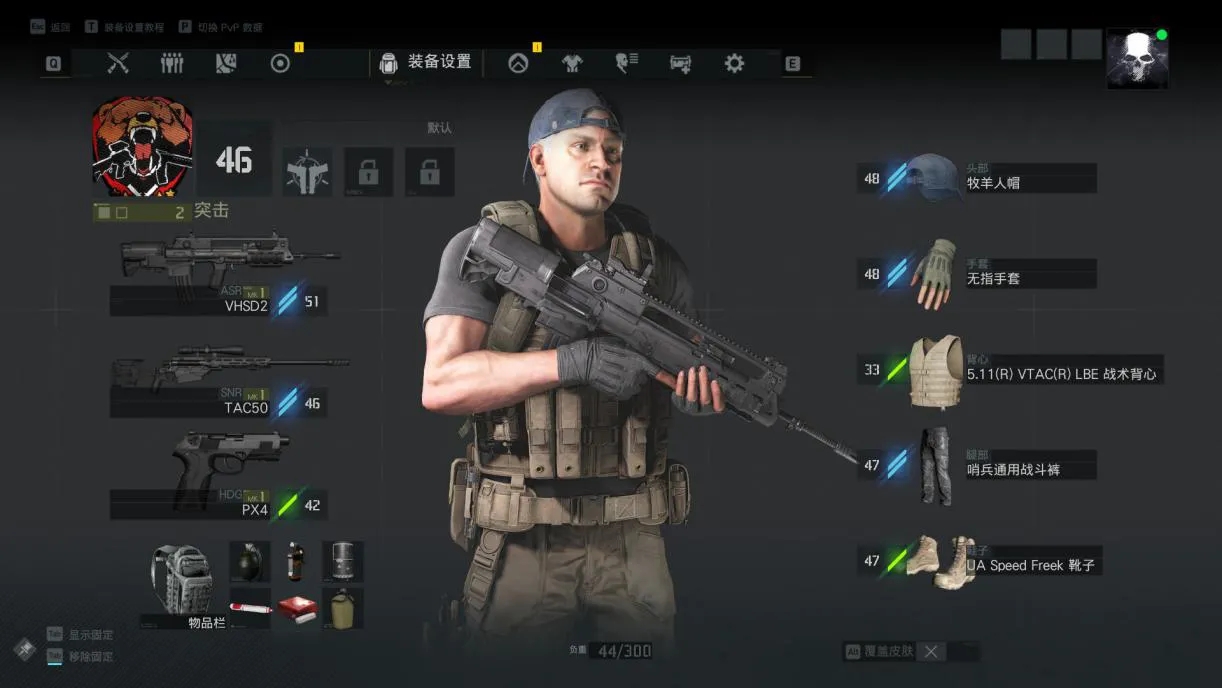Screen dimensions: 1222x688
Task: Toggle the 覆盖皮肤 skin override
Action: pyautogui.click(x=930, y=652)
